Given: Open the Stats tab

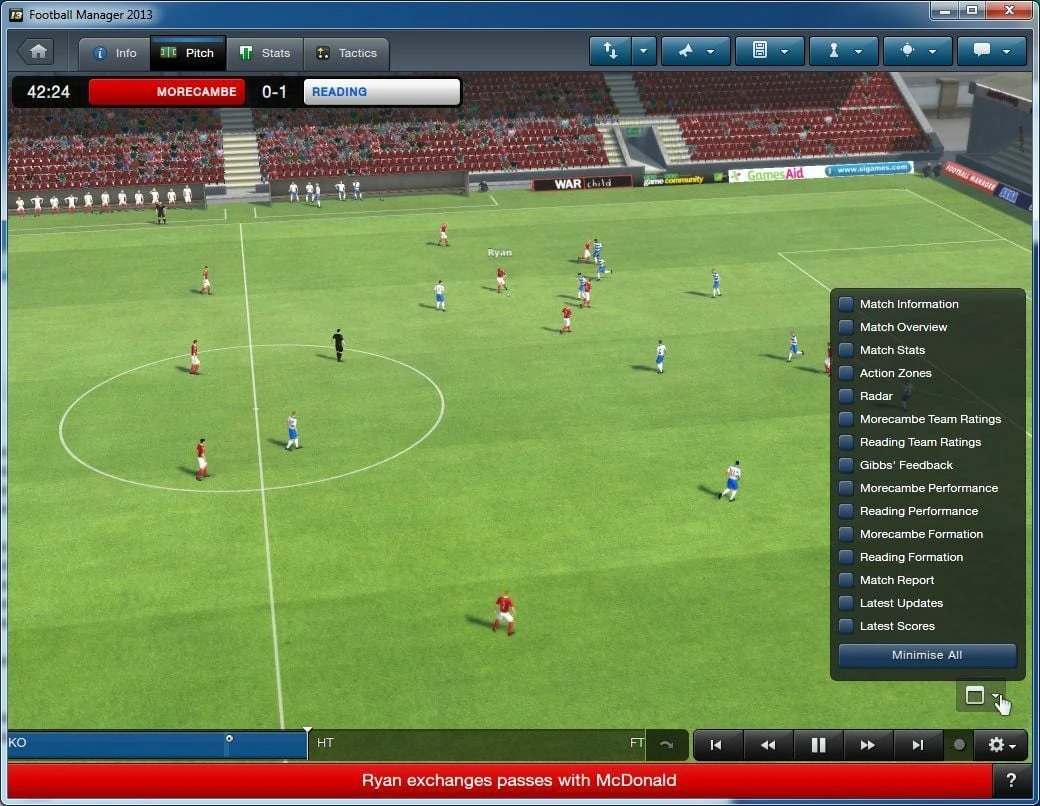Looking at the screenshot, I should click(264, 53).
